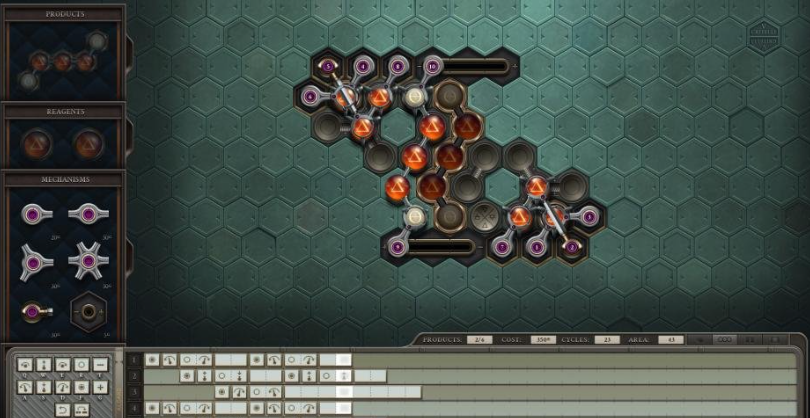Select the extend instruction labeled W
Screen dimensions: 810x418
(x=44, y=365)
